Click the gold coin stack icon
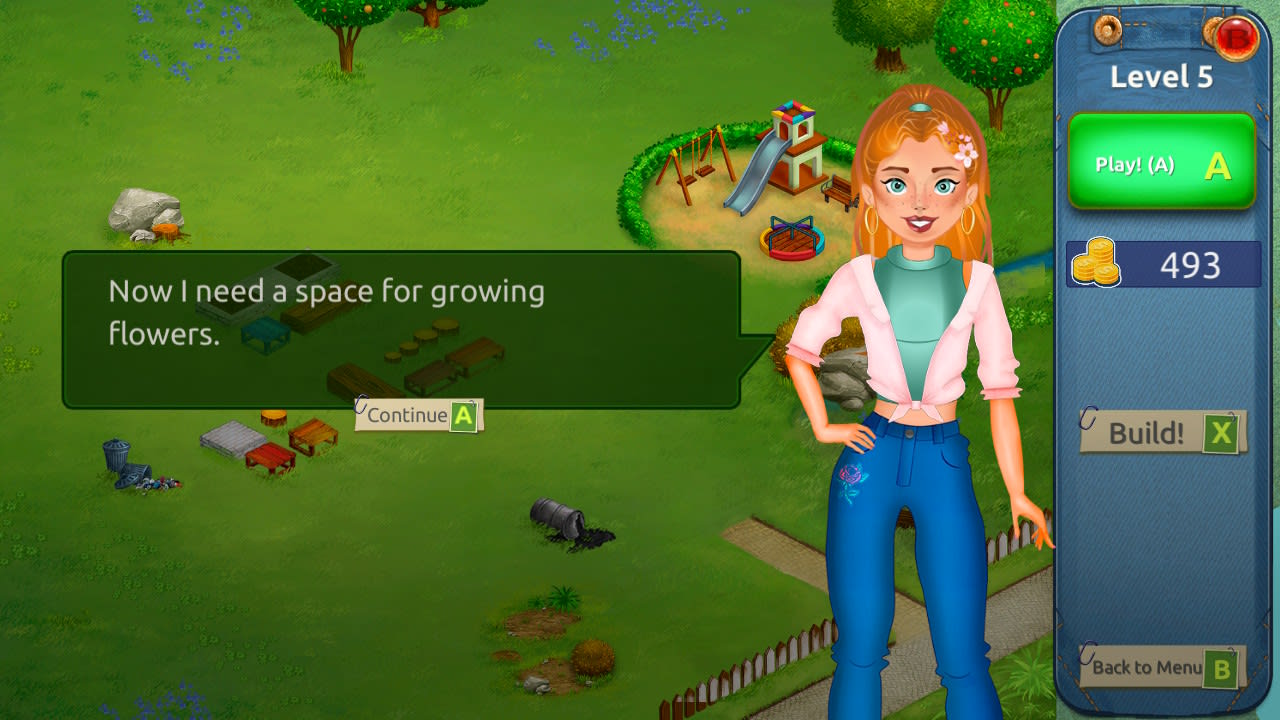Image resolution: width=1280 pixels, height=720 pixels. click(1098, 262)
